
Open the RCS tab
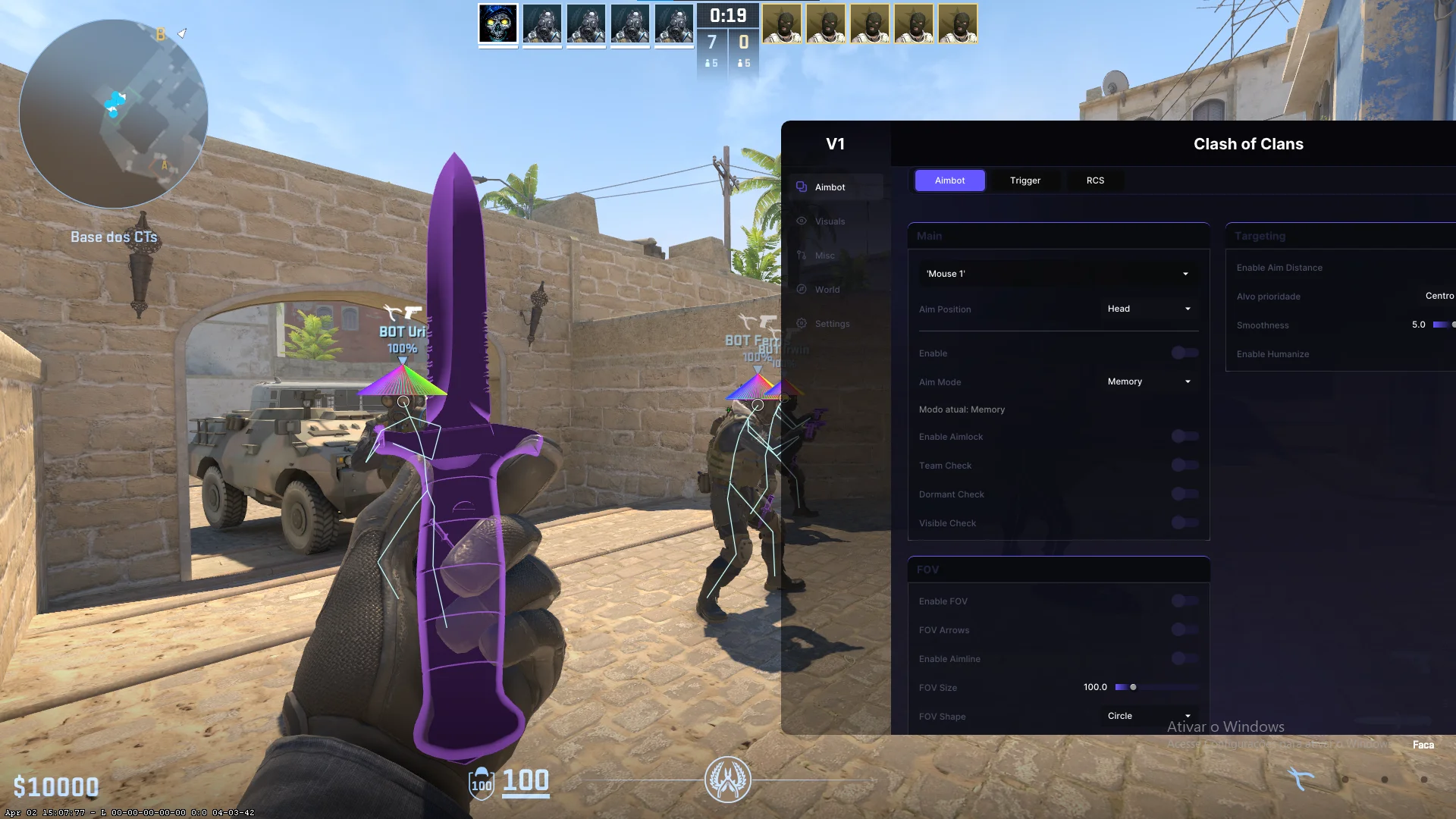[x=1095, y=180]
